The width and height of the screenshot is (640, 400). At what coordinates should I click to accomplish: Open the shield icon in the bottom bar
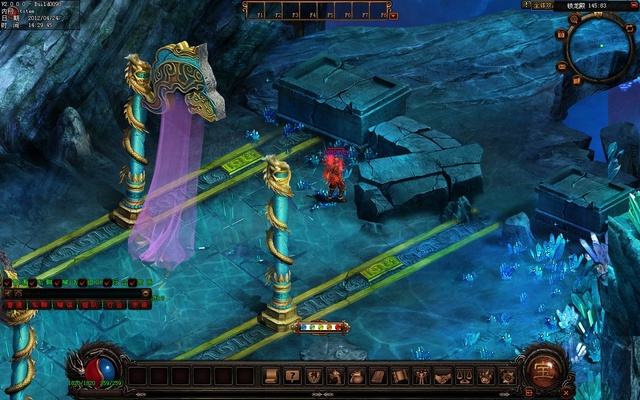click(x=314, y=376)
